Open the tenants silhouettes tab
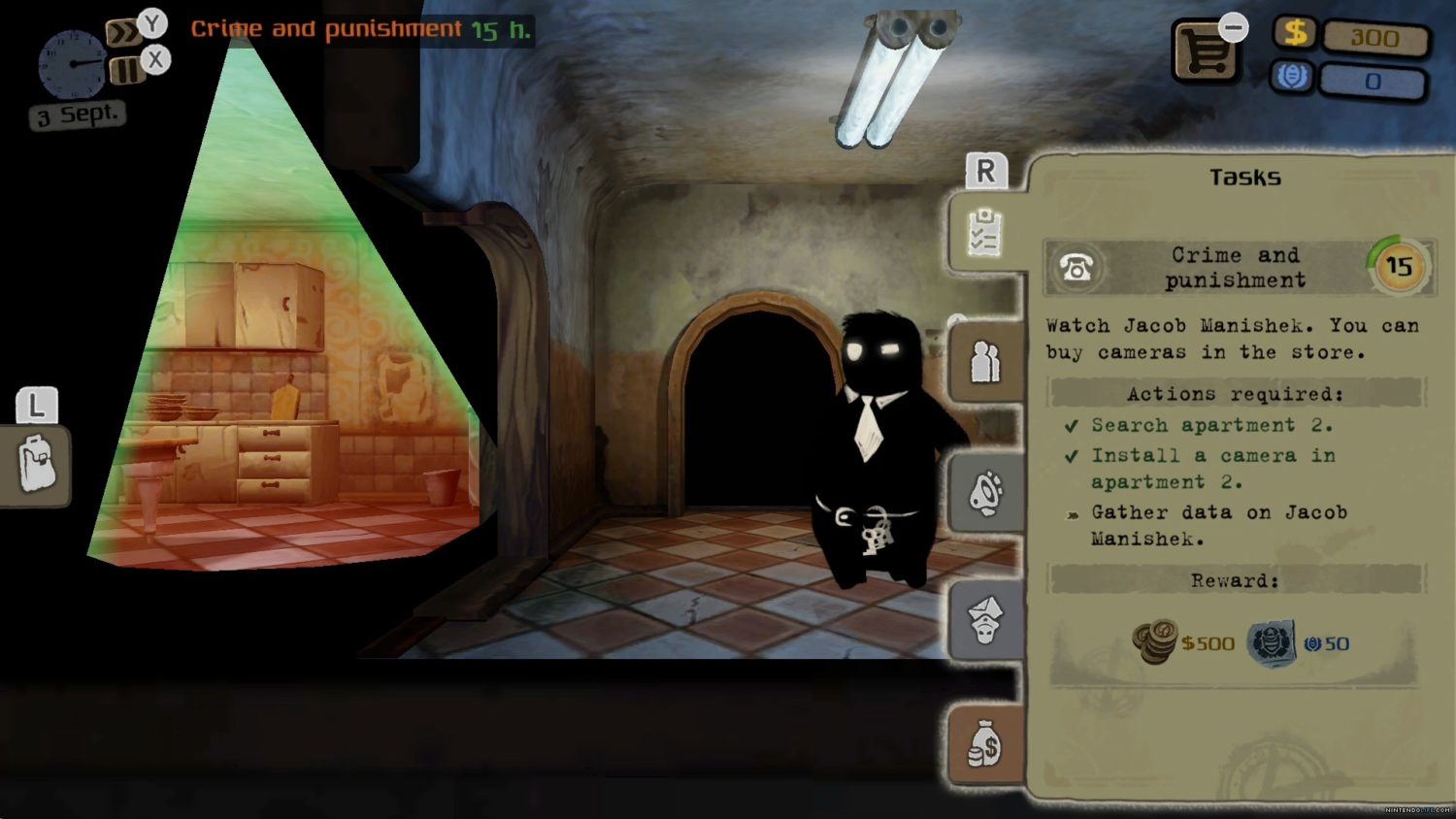Image resolution: width=1456 pixels, height=819 pixels. tap(985, 362)
